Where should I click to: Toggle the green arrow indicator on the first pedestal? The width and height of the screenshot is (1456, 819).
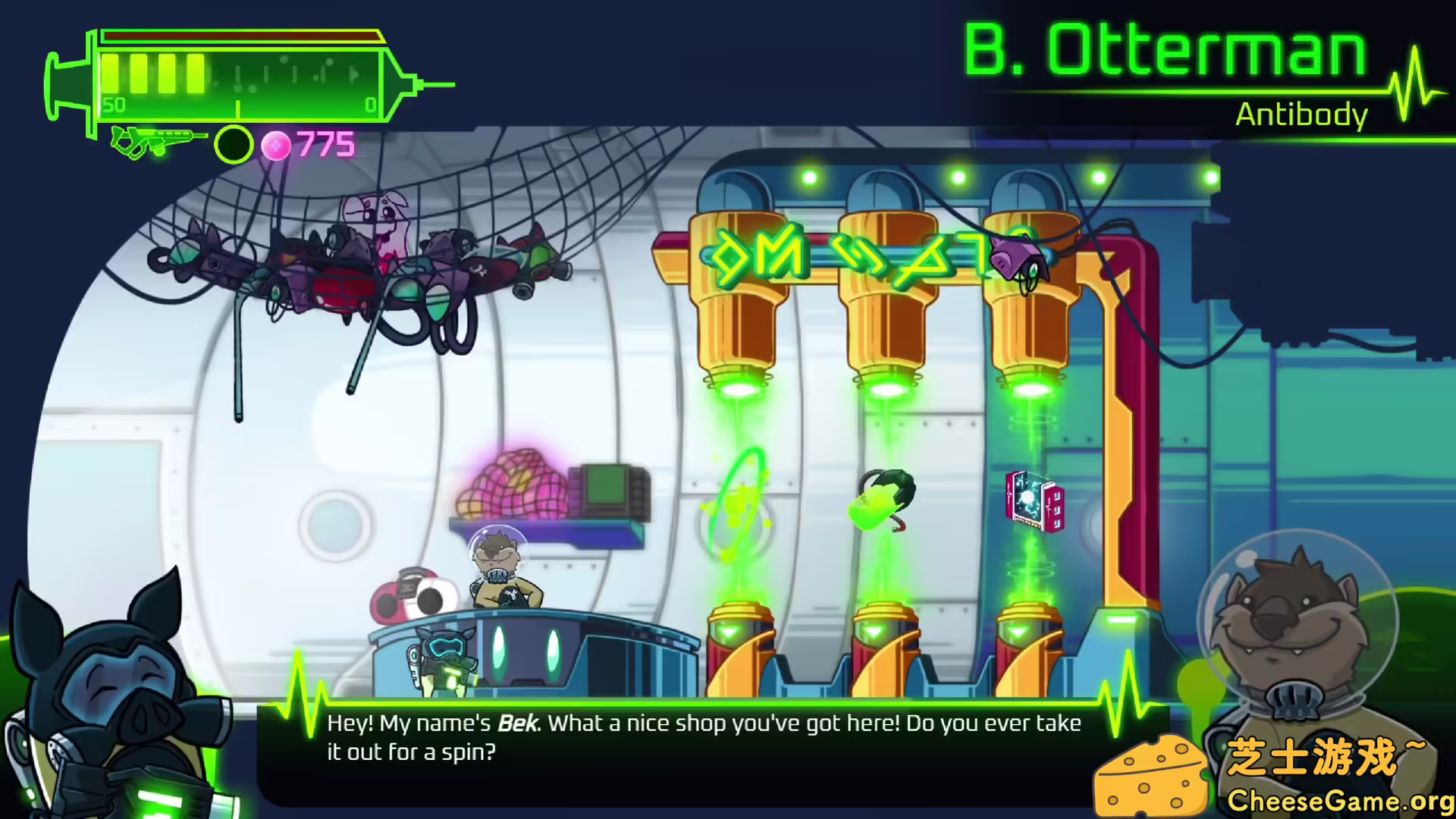tap(730, 629)
